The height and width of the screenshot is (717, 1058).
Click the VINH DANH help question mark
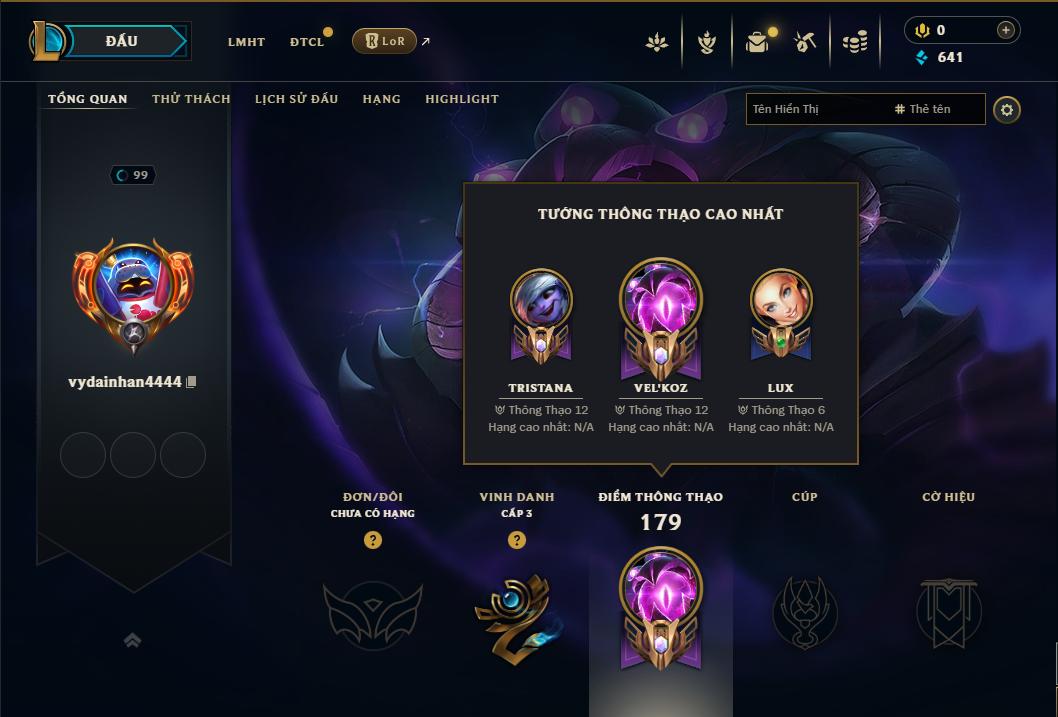[x=517, y=540]
